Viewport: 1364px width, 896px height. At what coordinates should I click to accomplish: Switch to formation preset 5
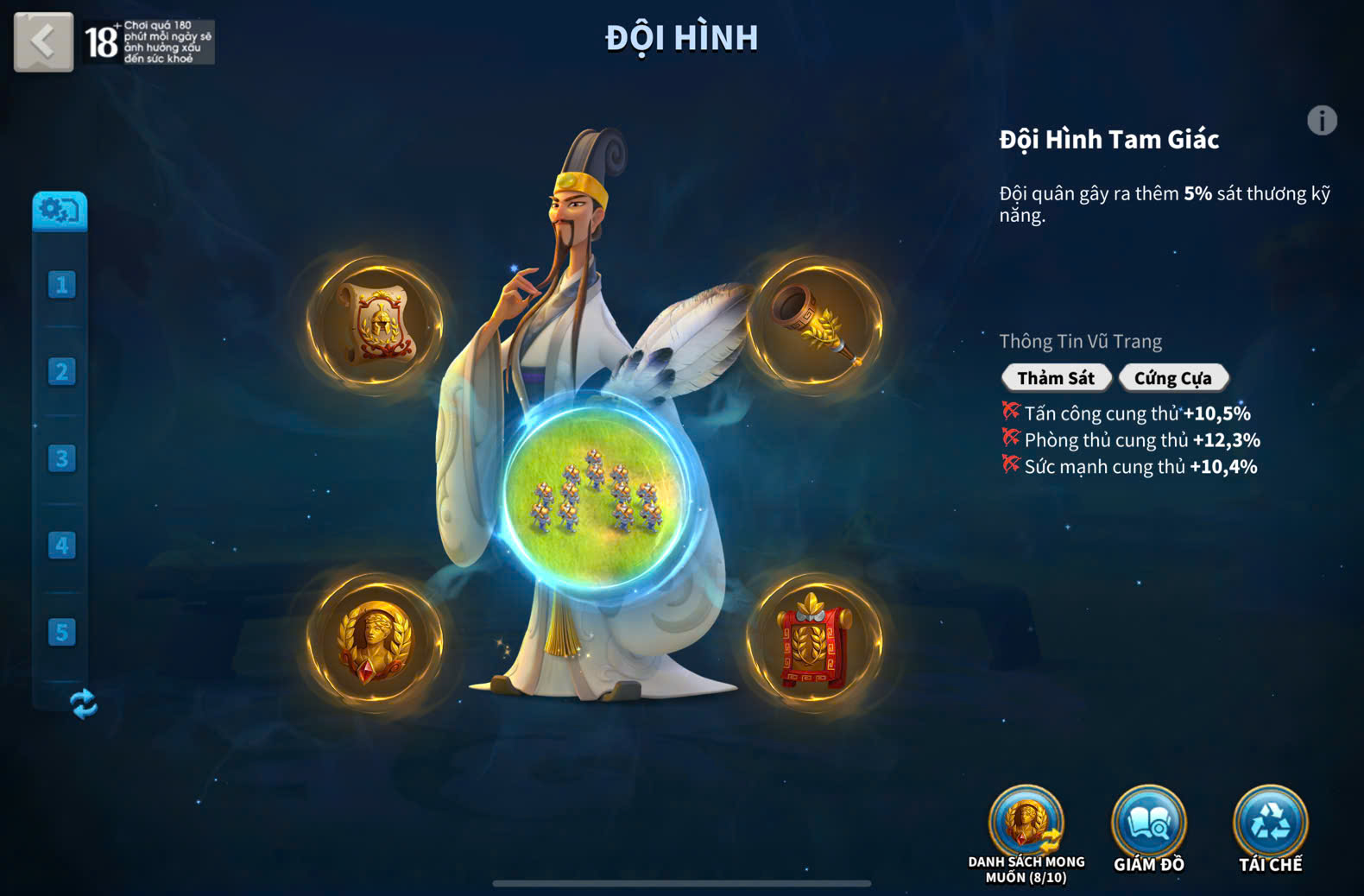coord(61,632)
